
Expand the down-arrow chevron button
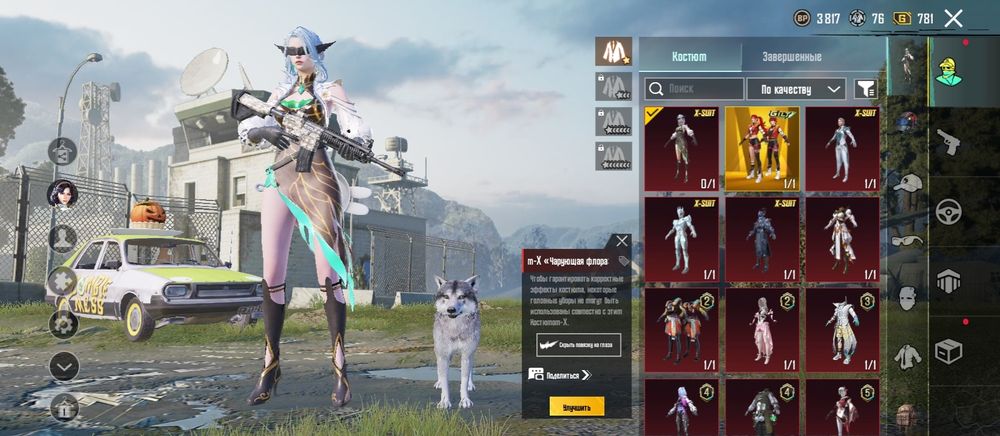click(x=64, y=366)
